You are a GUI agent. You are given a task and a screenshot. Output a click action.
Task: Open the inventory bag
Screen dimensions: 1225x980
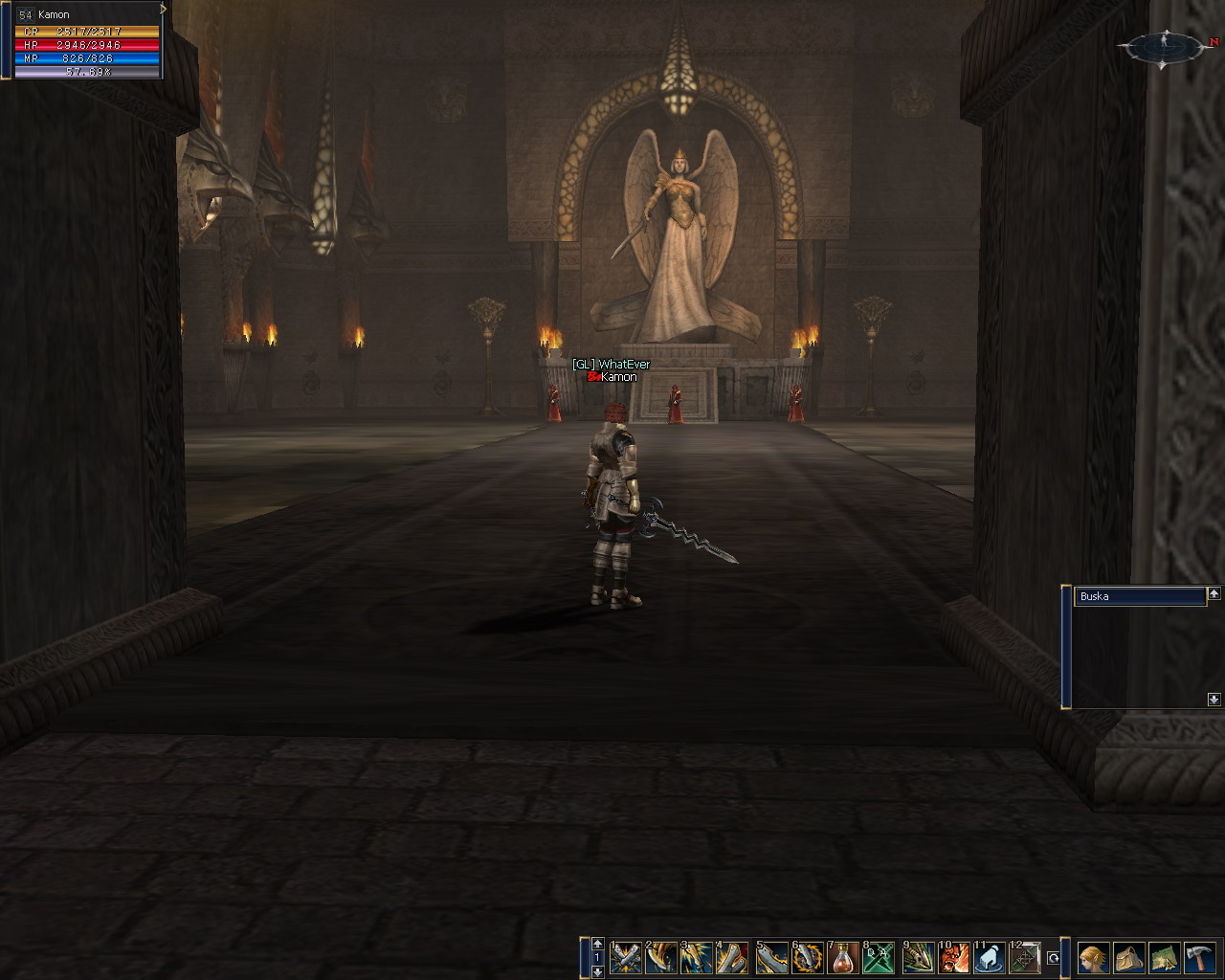point(1129,957)
